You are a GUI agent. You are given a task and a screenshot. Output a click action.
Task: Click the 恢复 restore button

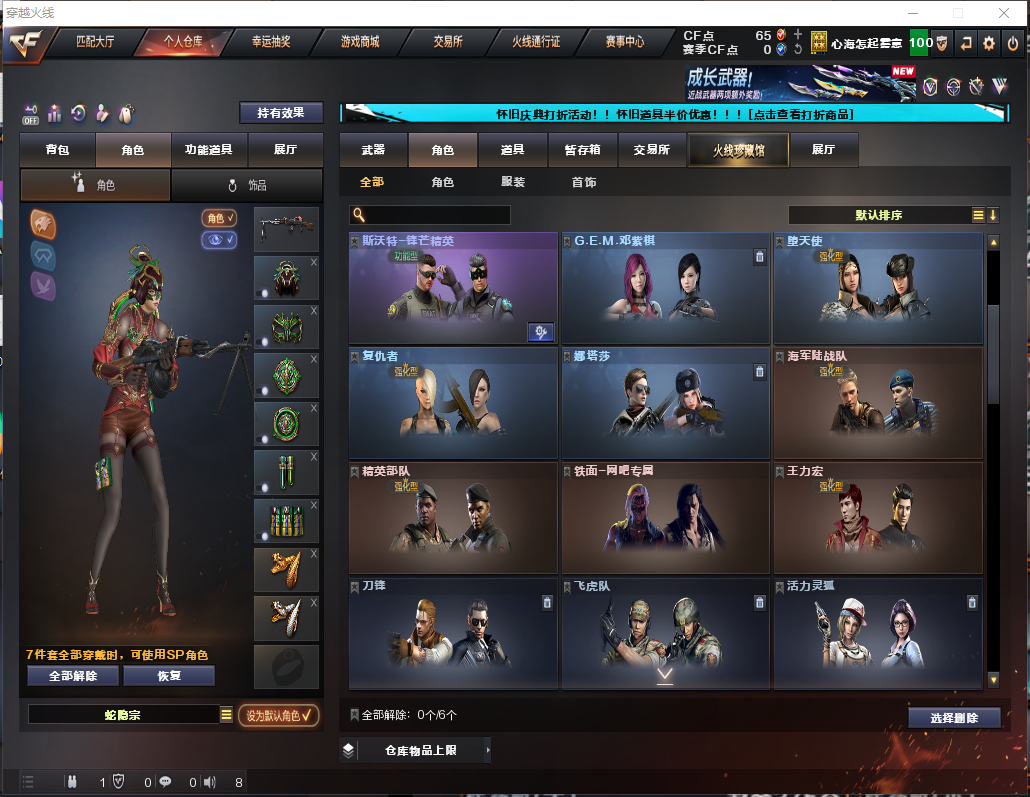[169, 676]
